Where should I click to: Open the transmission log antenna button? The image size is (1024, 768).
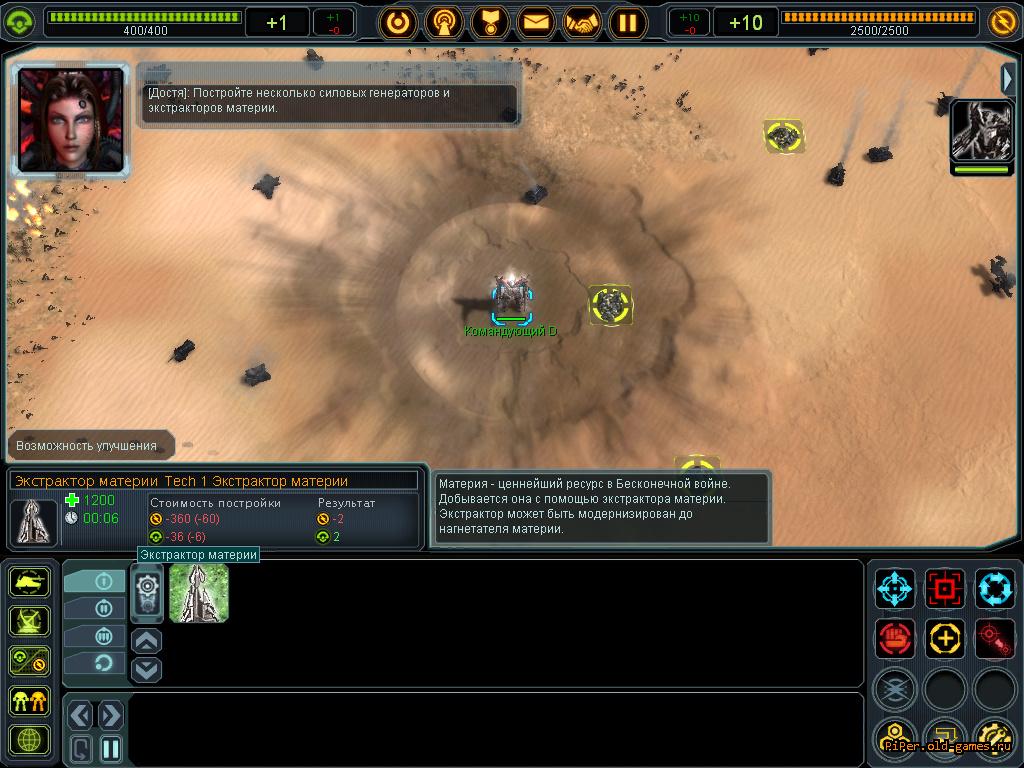[x=444, y=22]
